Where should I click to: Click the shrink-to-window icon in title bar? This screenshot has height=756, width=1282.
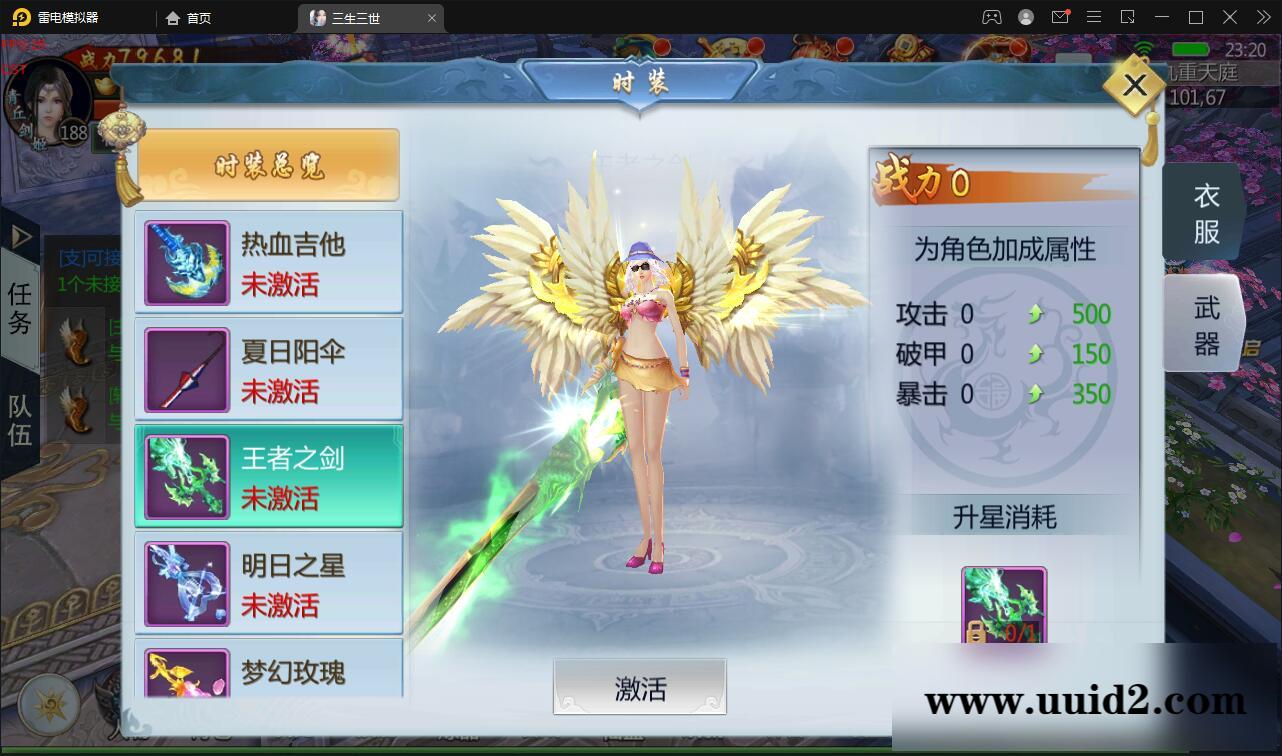tap(1128, 17)
